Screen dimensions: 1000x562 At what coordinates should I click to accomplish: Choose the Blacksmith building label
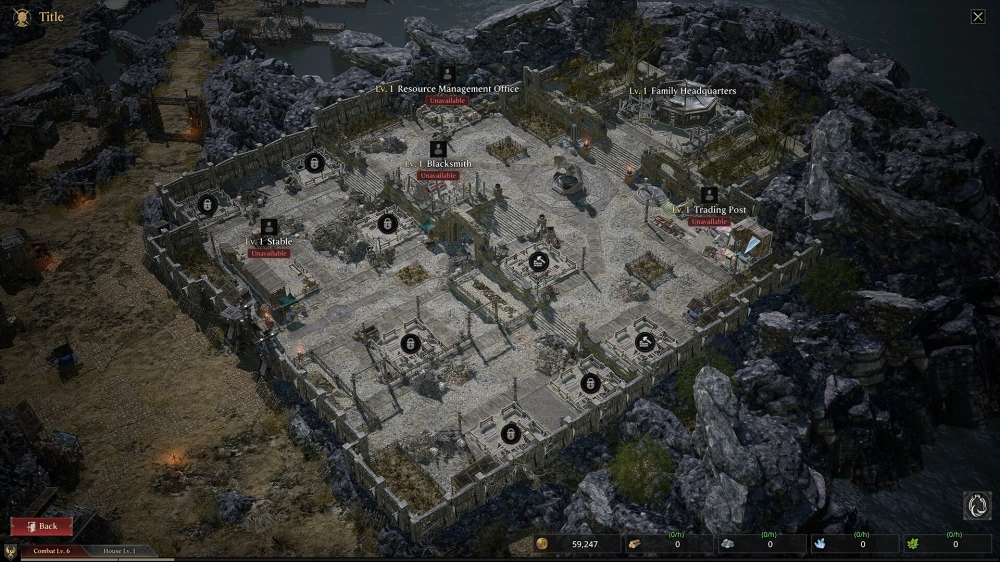pos(438,164)
